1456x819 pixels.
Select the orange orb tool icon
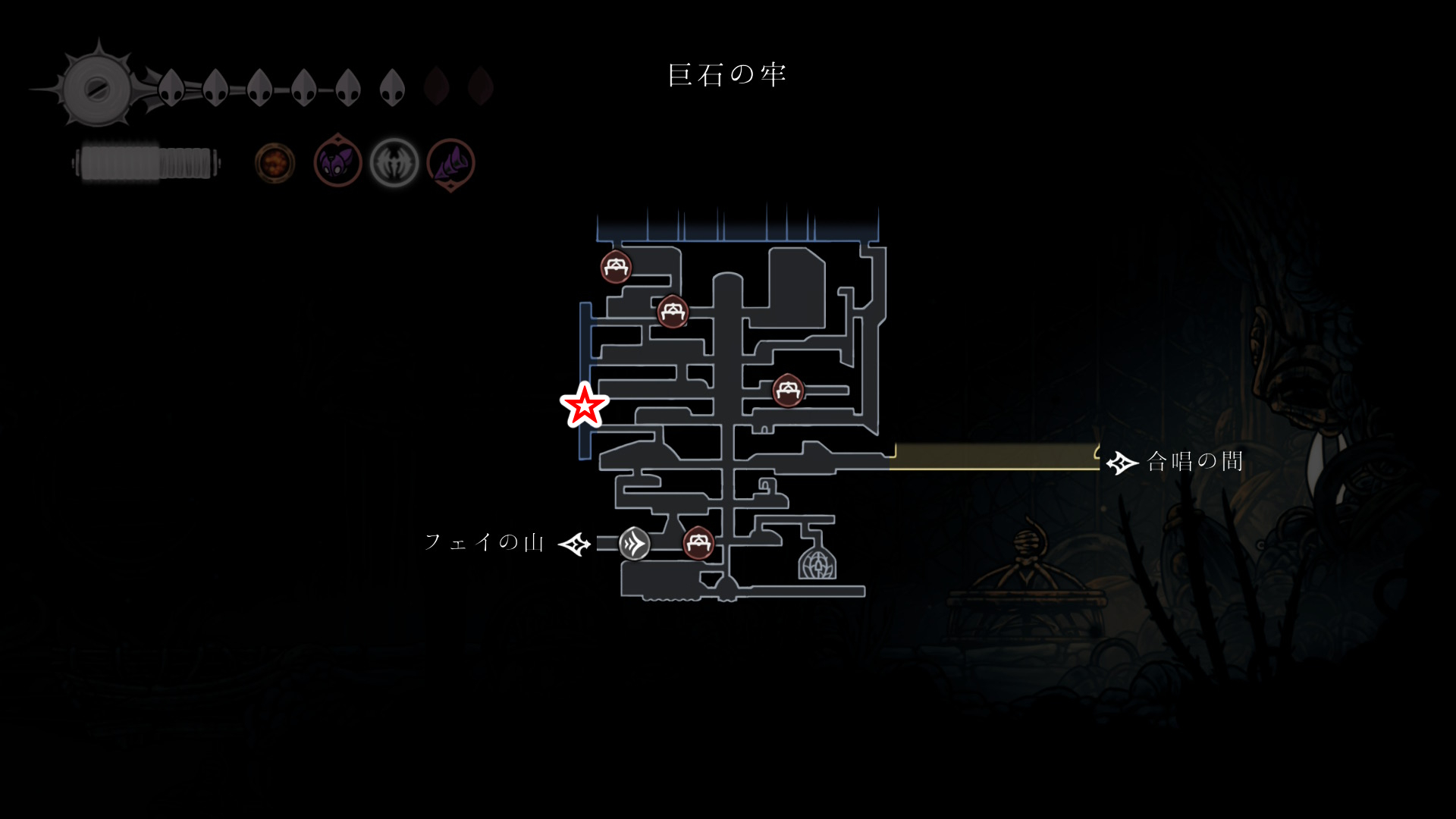[x=275, y=163]
